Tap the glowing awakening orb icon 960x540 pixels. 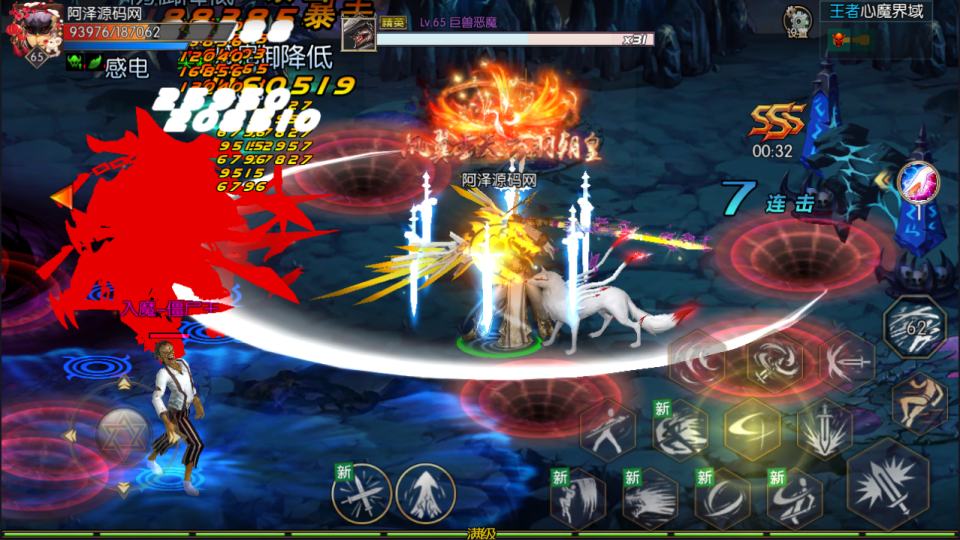click(916, 181)
